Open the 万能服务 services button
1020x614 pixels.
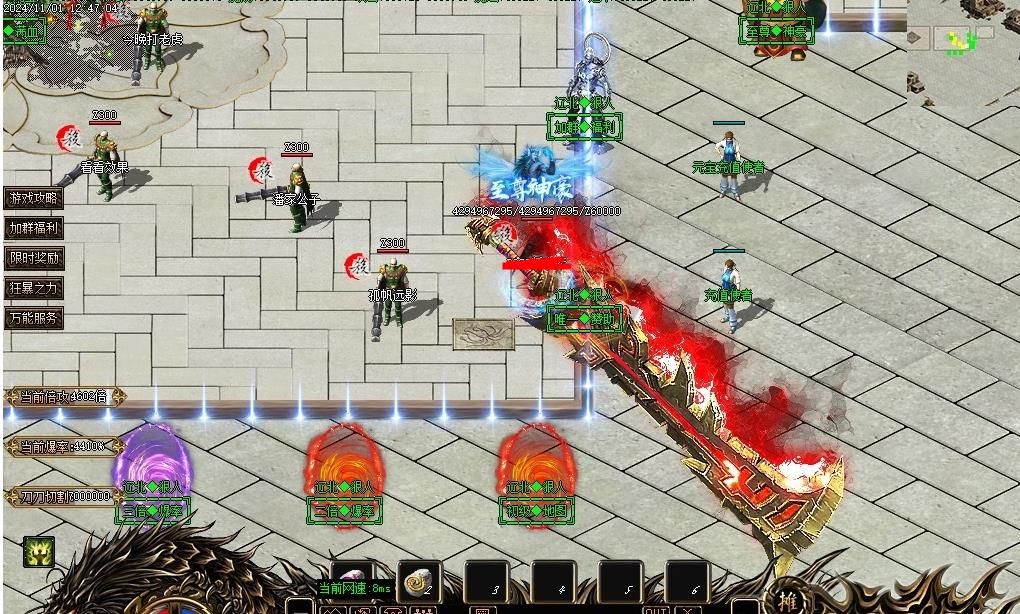(x=34, y=319)
